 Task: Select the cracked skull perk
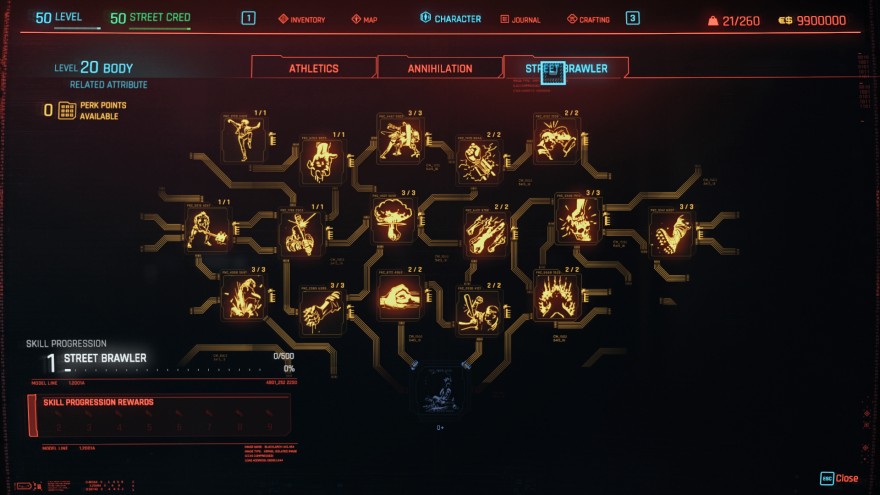coord(577,218)
